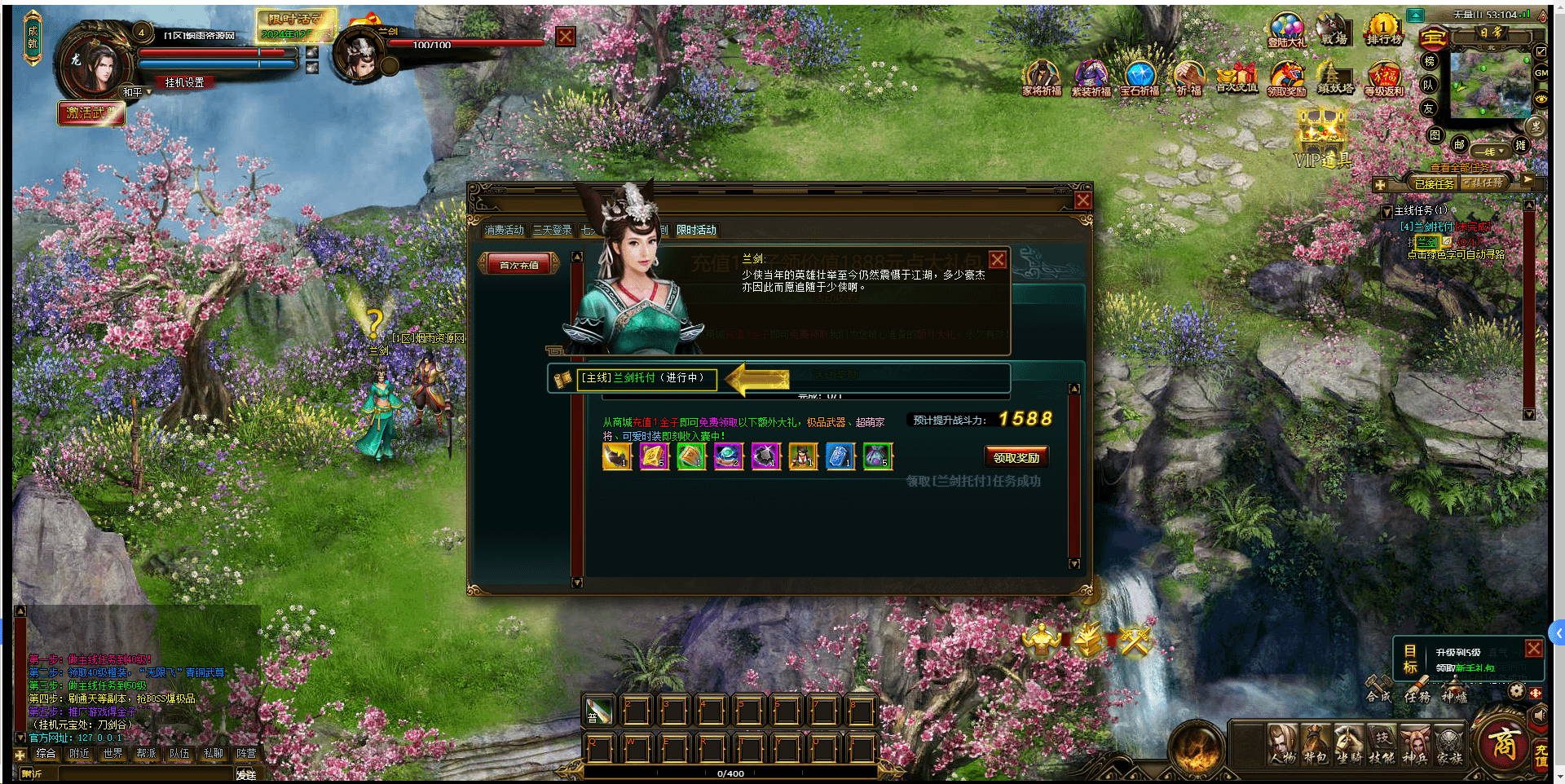The height and width of the screenshot is (784, 1565).
Task: Switch chat to the 世界 world channel
Action: 112,754
